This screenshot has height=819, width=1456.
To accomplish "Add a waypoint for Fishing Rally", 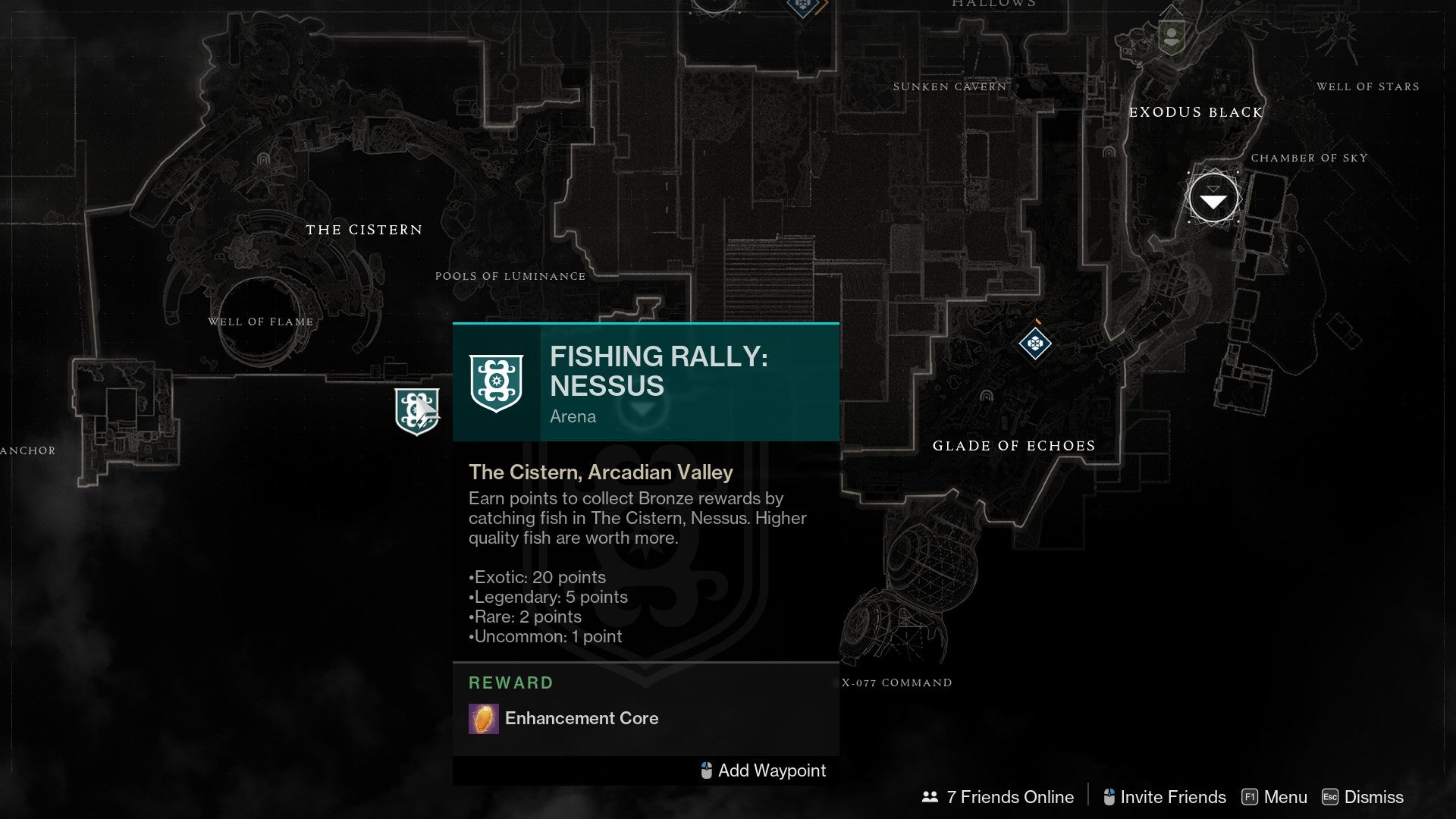I will (763, 770).
